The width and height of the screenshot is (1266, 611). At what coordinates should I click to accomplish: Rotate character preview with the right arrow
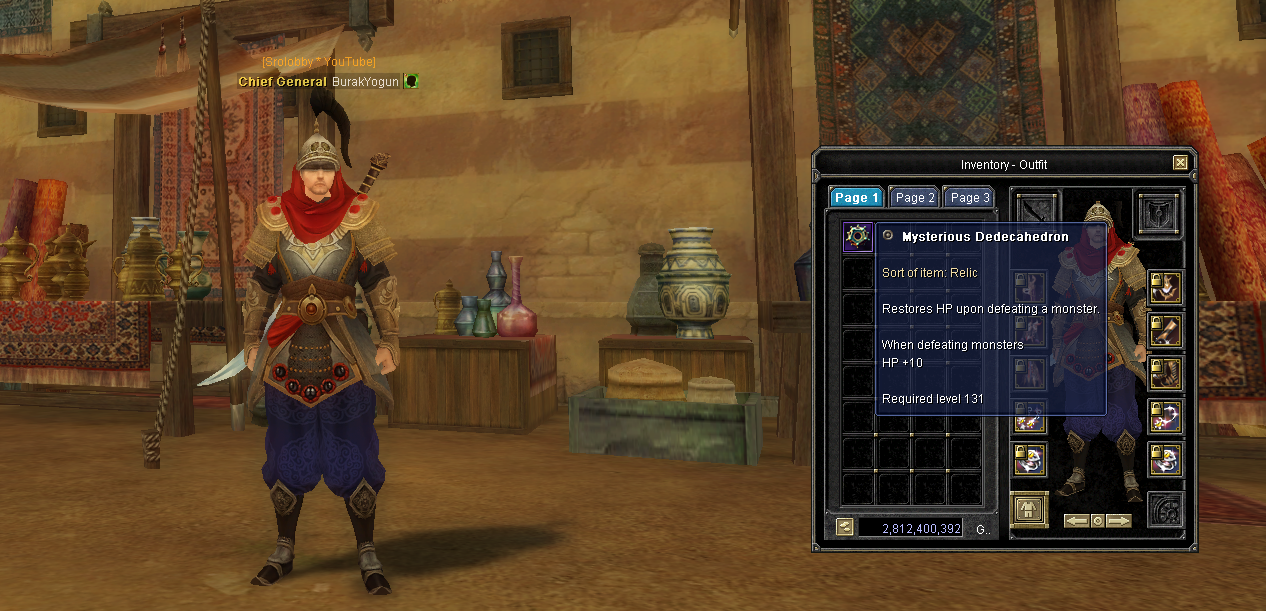coord(1119,521)
